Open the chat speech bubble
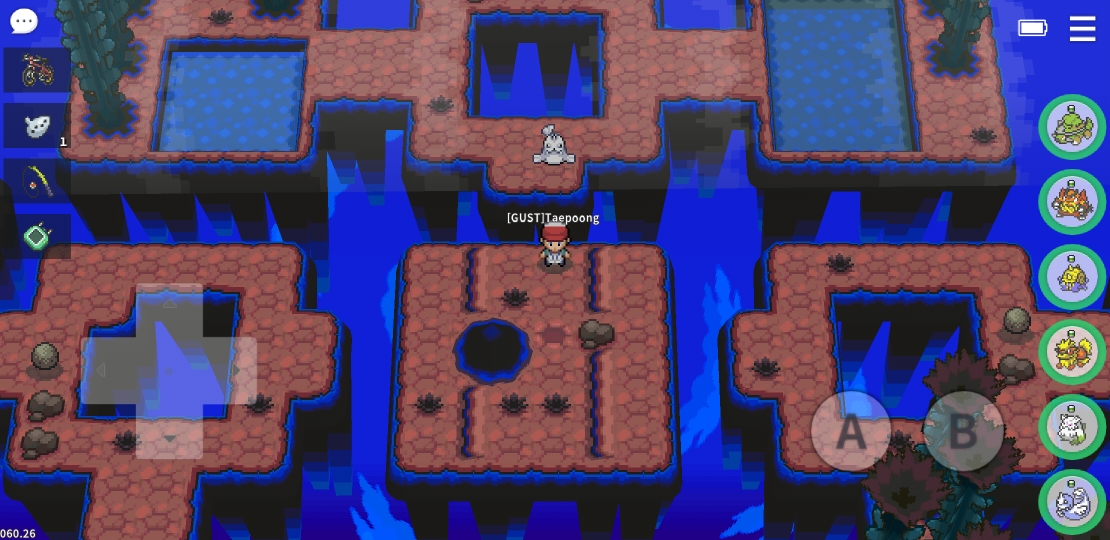Viewport: 1110px width, 540px height. [x=23, y=21]
